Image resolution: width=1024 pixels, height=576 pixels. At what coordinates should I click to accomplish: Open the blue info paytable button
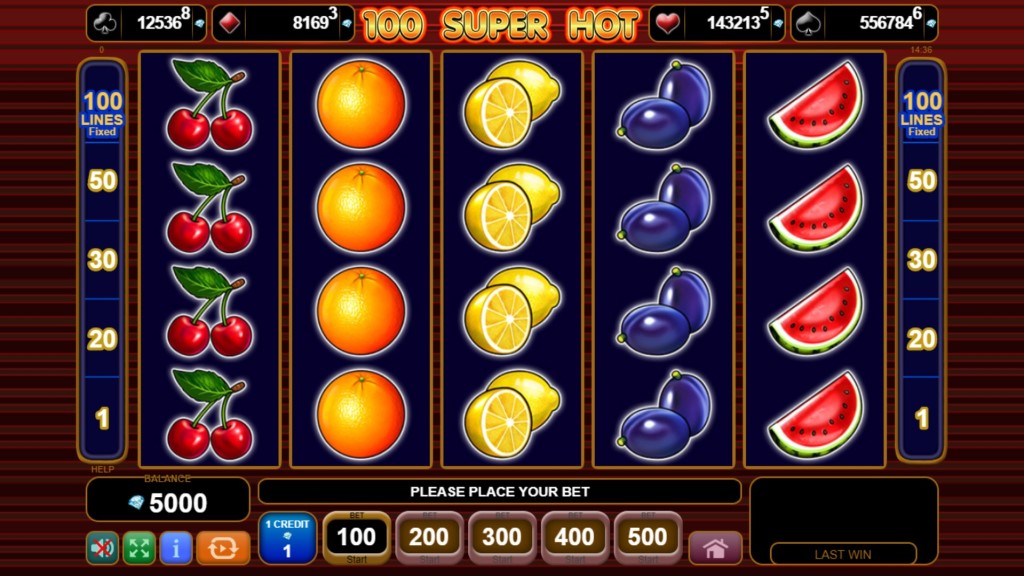pyautogui.click(x=176, y=548)
